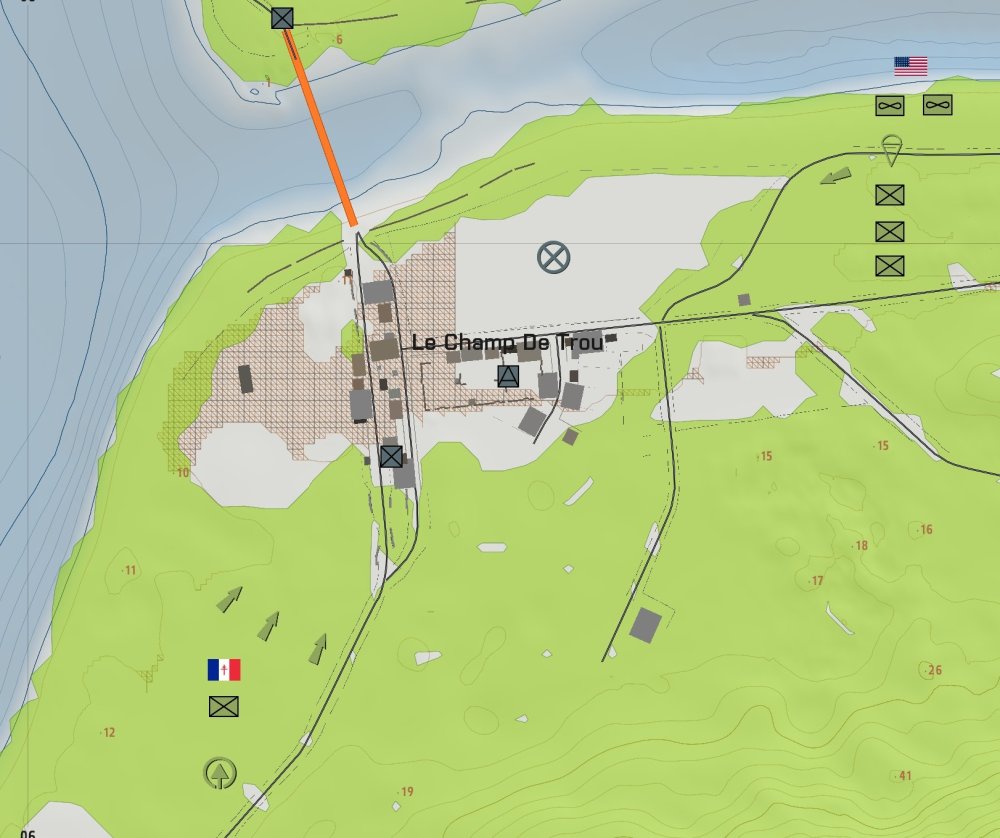Click the United States flag marker
Screen dimensions: 1000x838
[x=910, y=66]
